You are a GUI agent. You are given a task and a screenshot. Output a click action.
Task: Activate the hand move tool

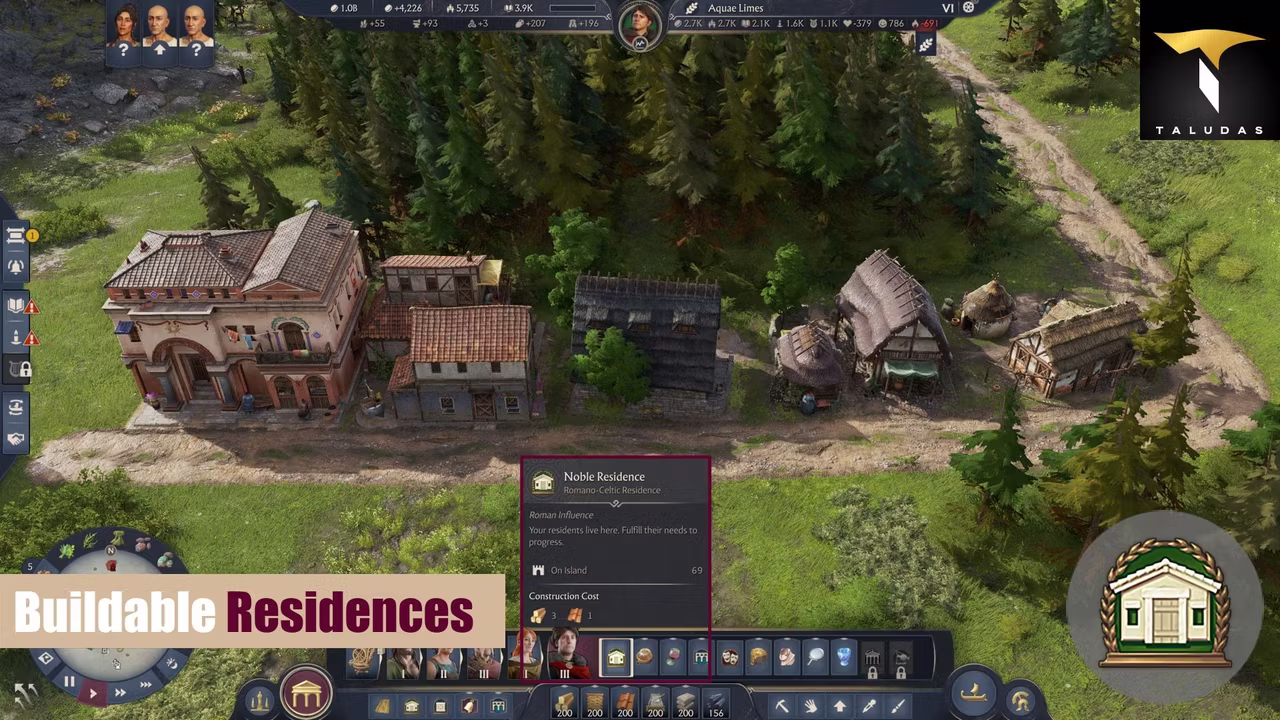811,707
